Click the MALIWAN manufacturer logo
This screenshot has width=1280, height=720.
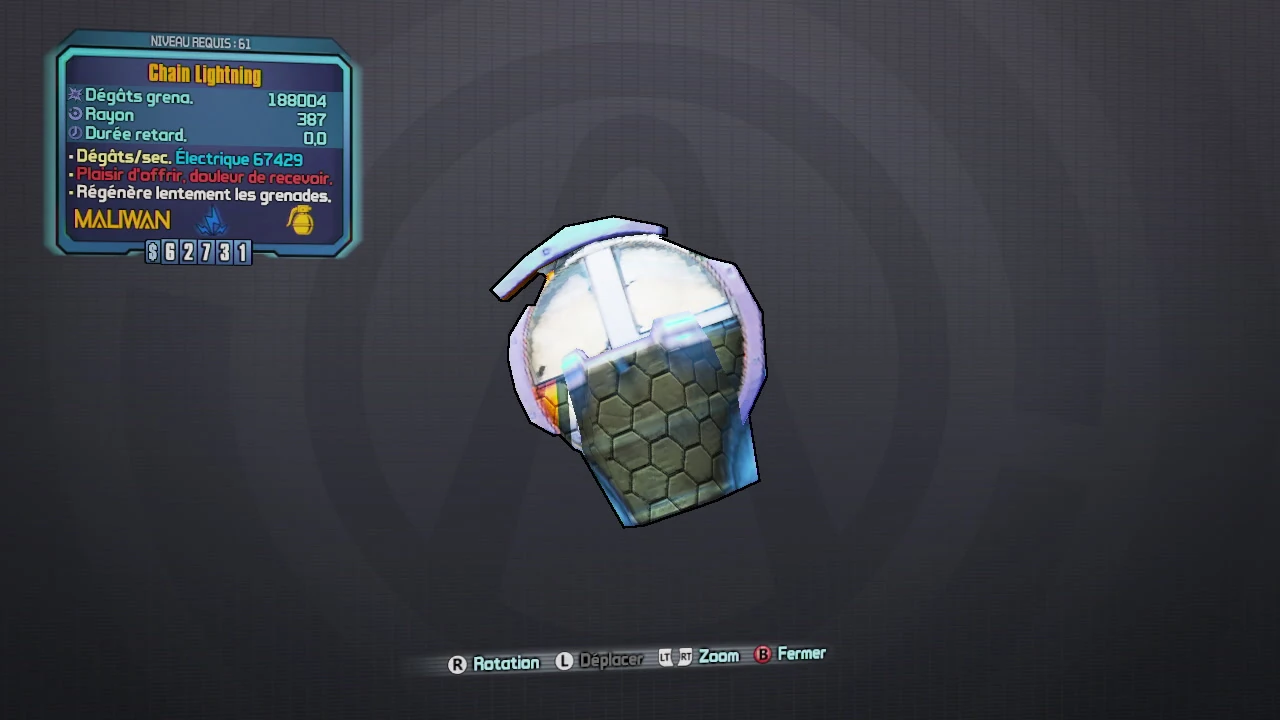tap(121, 219)
